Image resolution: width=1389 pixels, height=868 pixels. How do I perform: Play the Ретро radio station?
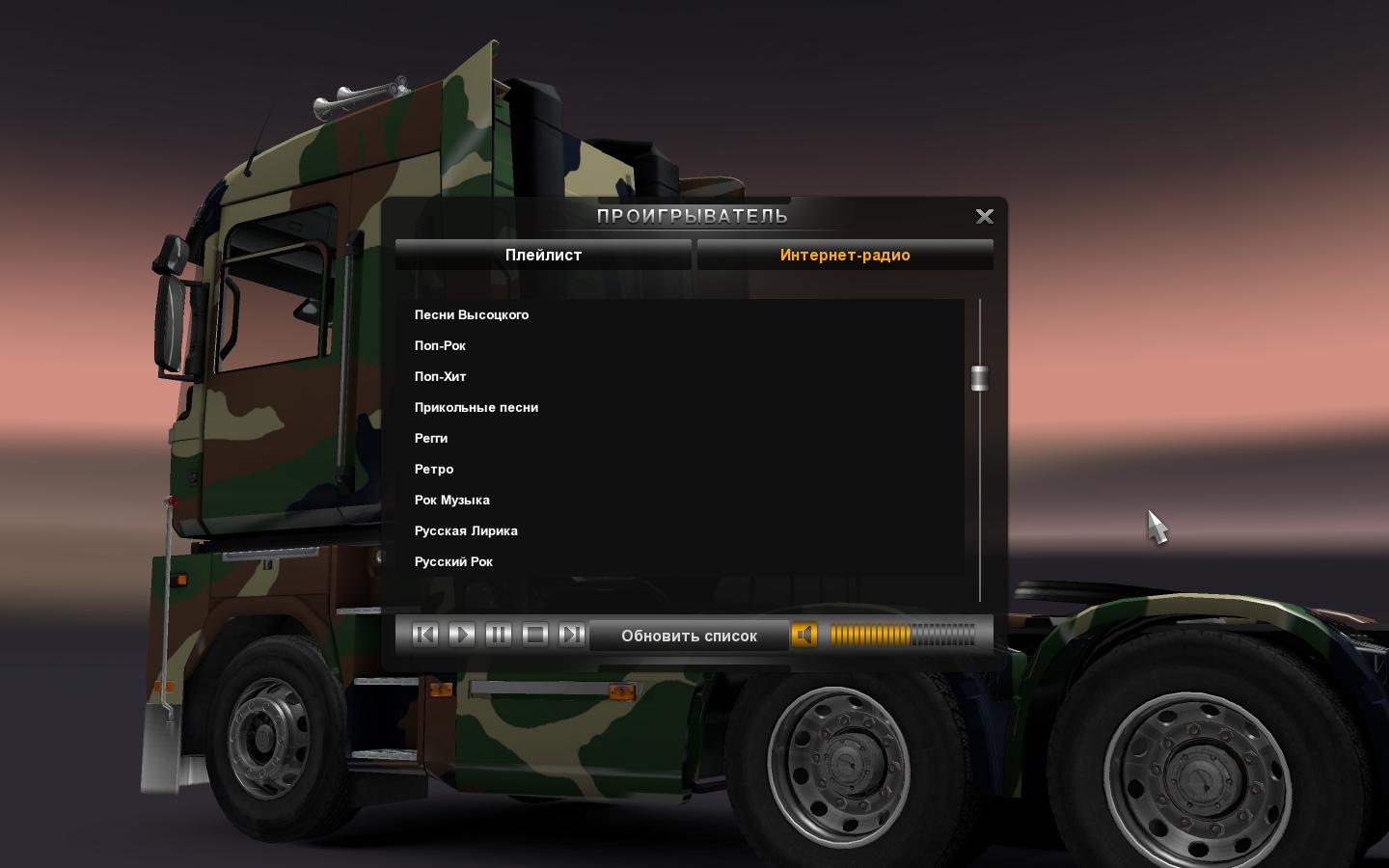point(434,470)
